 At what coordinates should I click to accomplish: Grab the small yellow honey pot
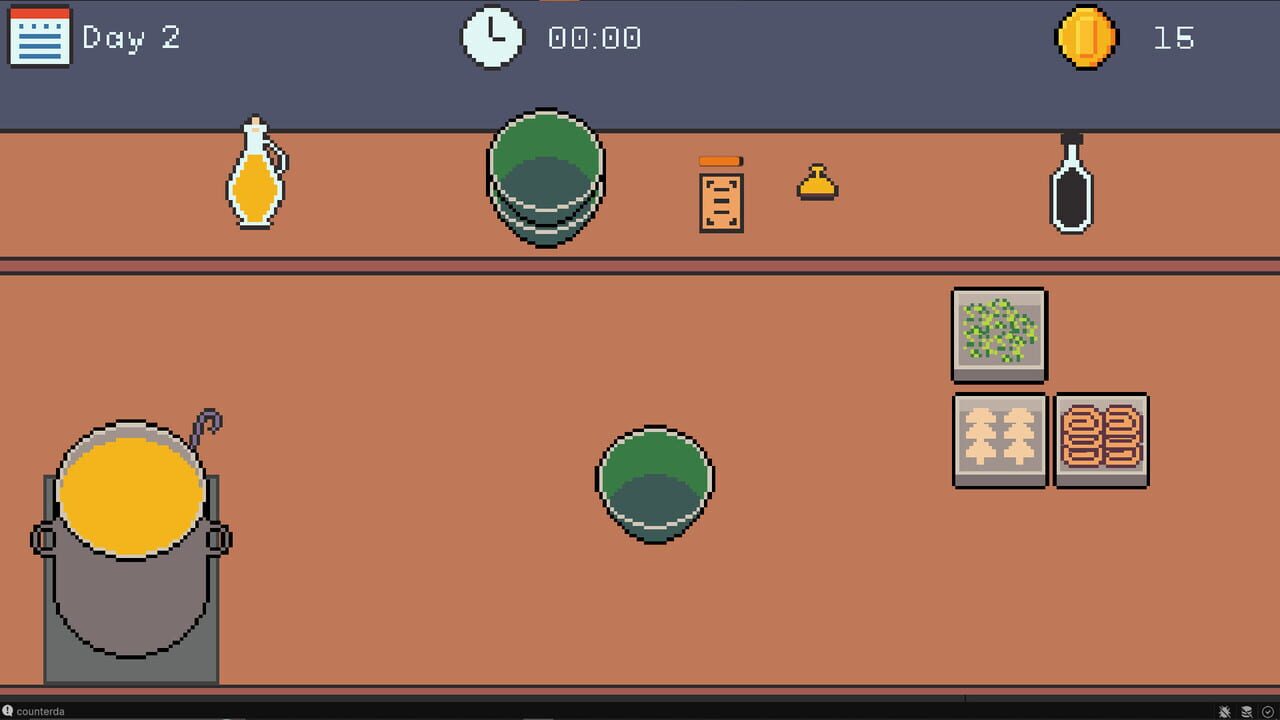click(x=817, y=183)
